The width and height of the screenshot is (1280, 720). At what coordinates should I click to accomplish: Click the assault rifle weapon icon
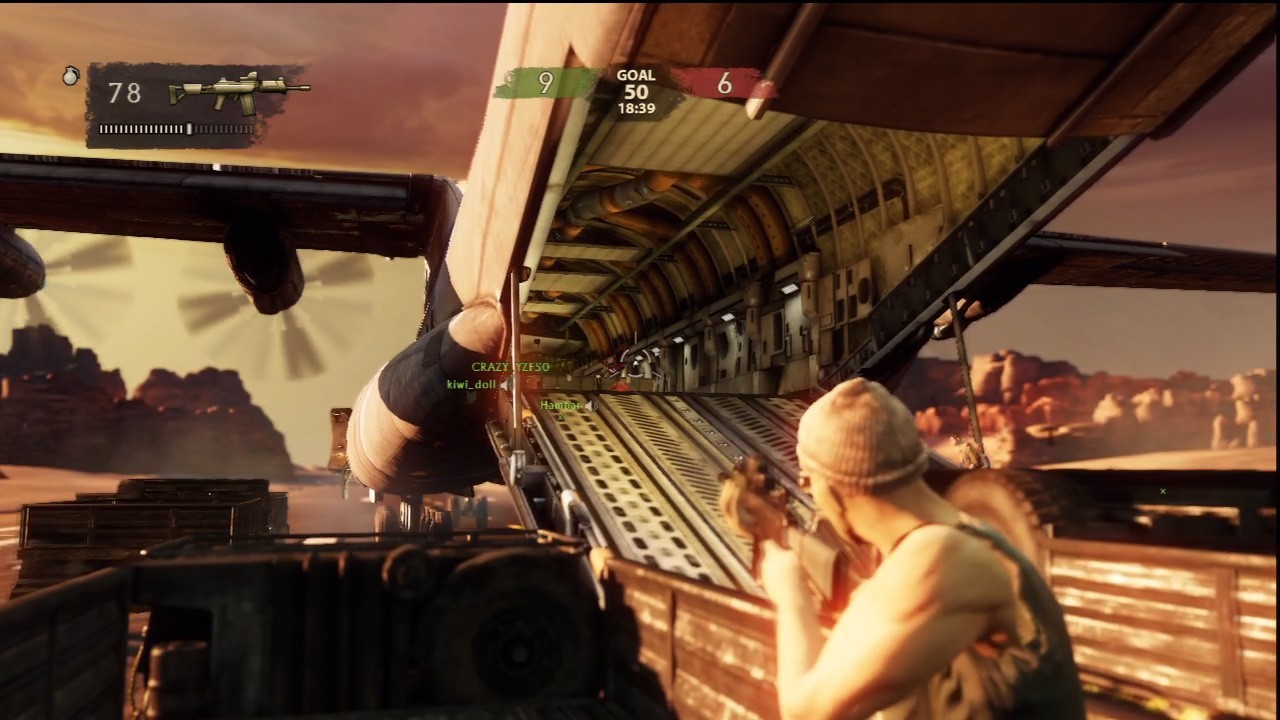(x=239, y=91)
